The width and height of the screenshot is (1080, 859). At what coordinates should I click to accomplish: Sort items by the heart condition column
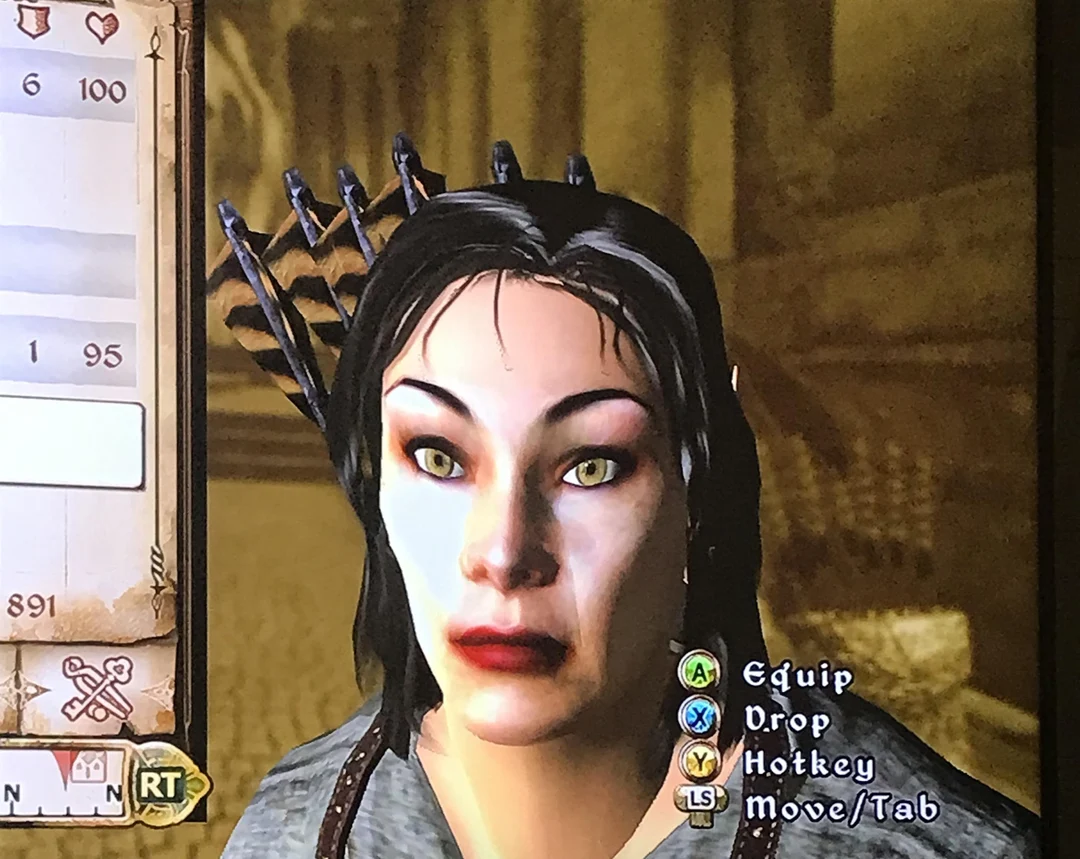point(101,25)
